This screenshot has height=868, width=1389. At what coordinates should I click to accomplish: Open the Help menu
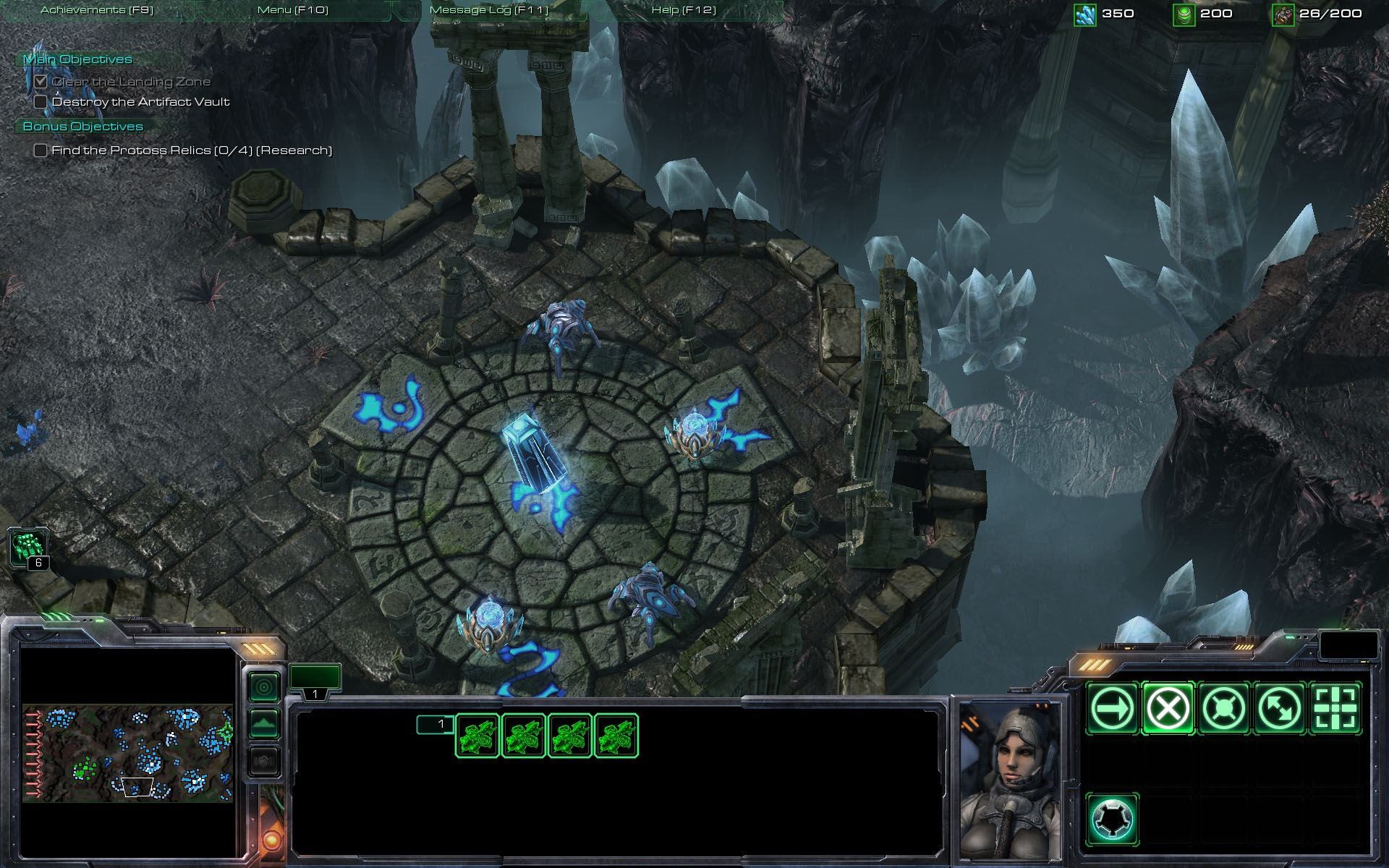684,10
